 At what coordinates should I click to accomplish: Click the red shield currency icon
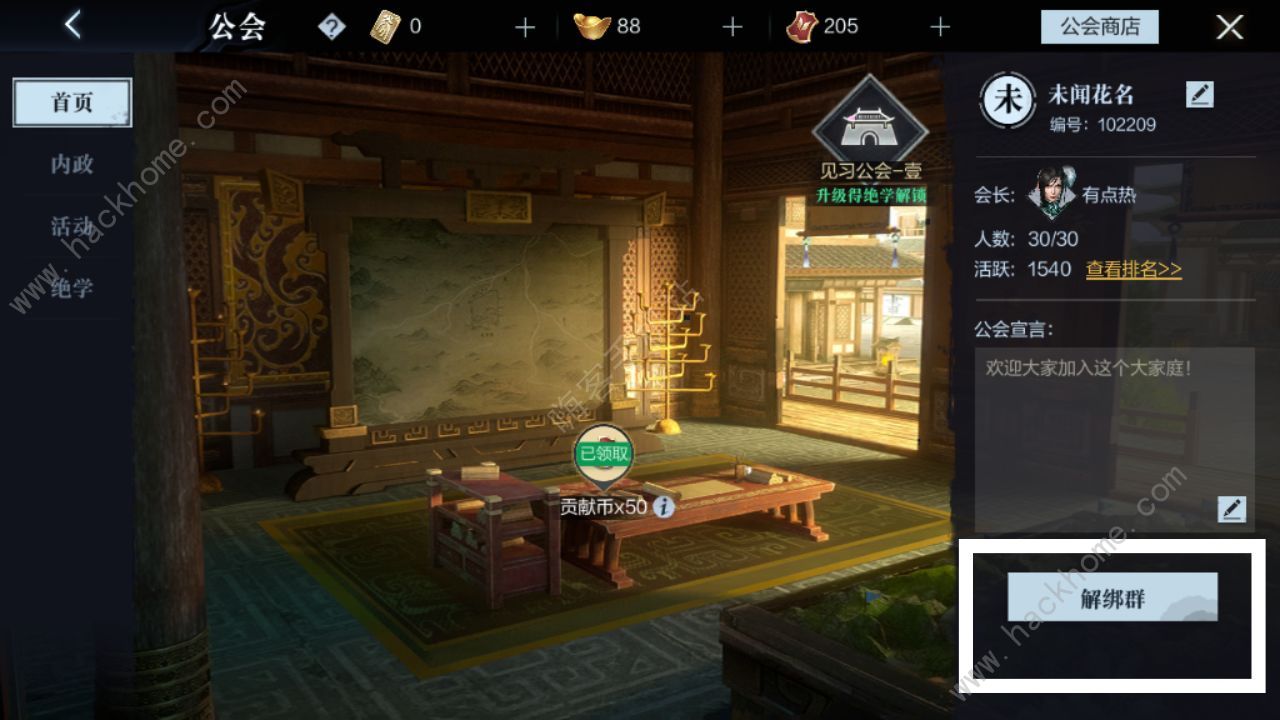click(x=802, y=27)
